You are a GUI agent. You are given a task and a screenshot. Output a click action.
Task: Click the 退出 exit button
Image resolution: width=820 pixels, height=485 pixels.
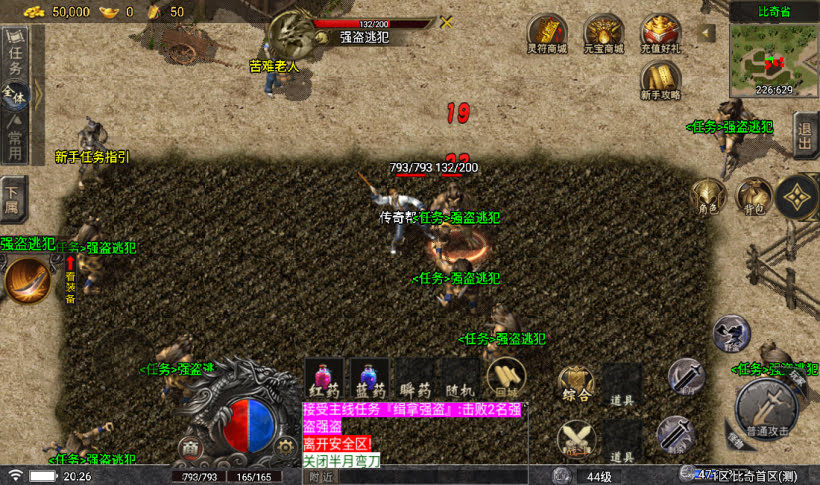click(x=805, y=134)
